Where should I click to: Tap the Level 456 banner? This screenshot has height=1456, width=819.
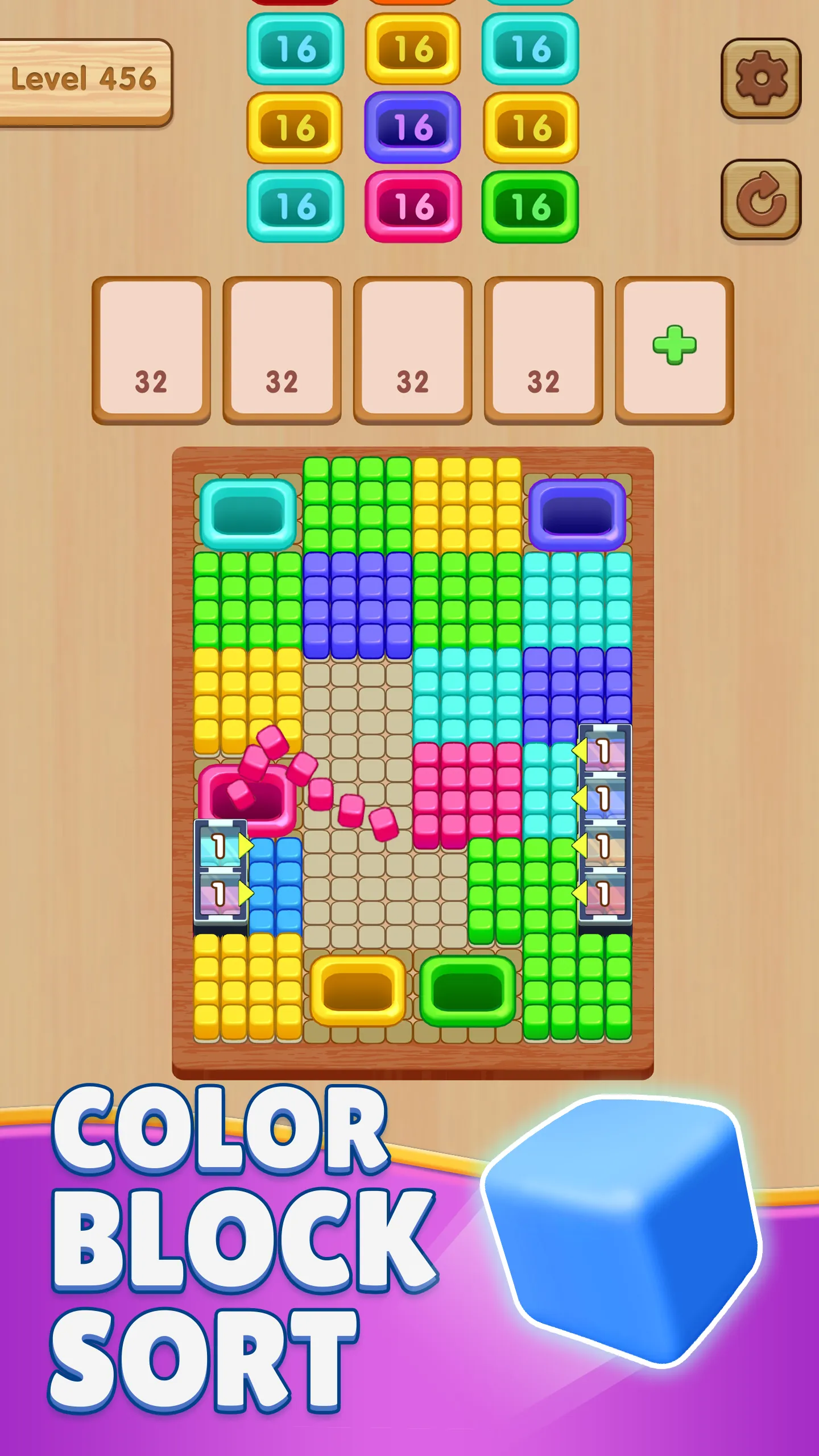[x=85, y=80]
